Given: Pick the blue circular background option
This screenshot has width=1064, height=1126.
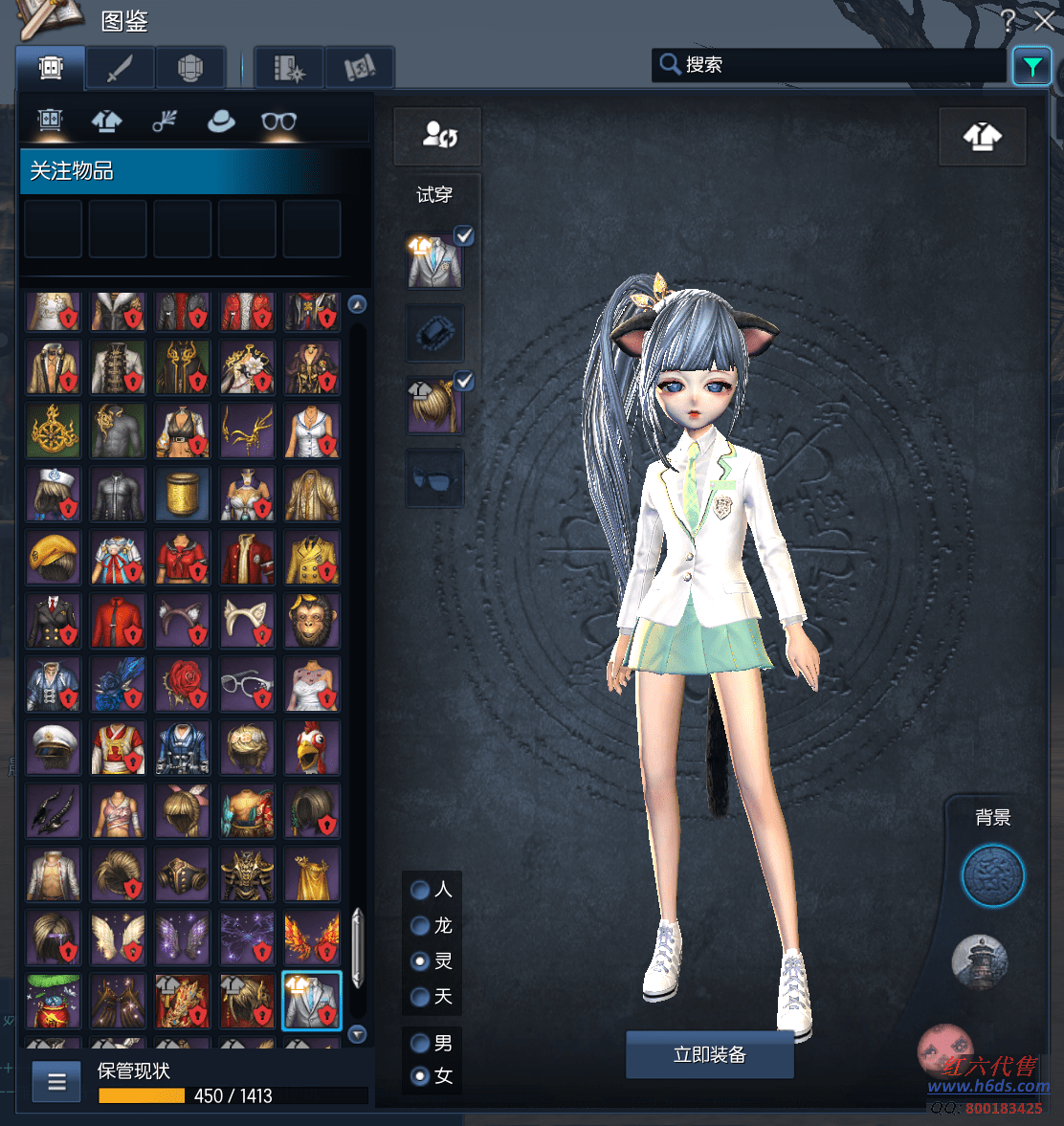Looking at the screenshot, I should click(x=992, y=875).
